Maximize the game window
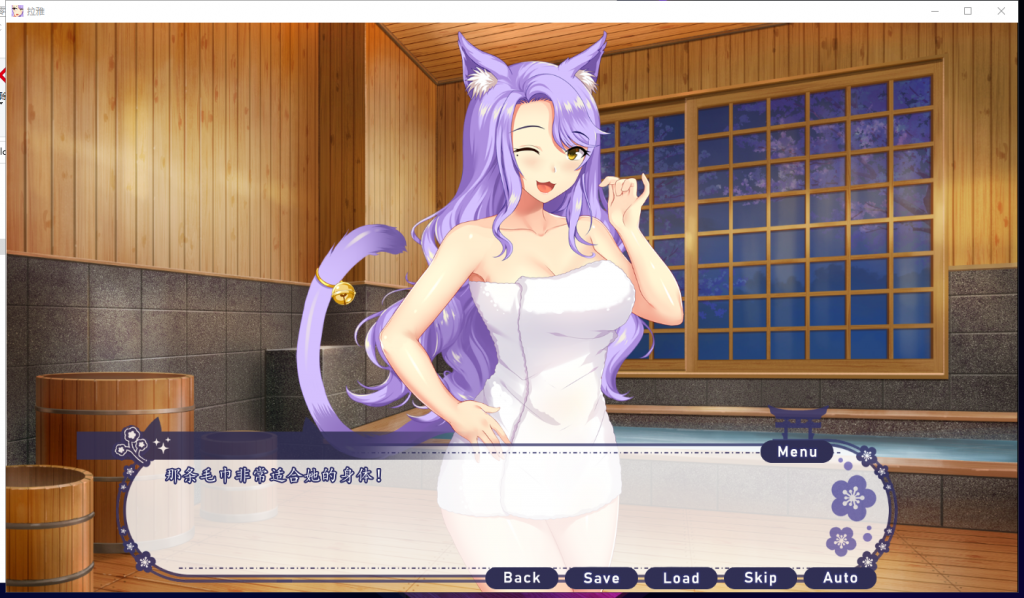 (x=967, y=11)
